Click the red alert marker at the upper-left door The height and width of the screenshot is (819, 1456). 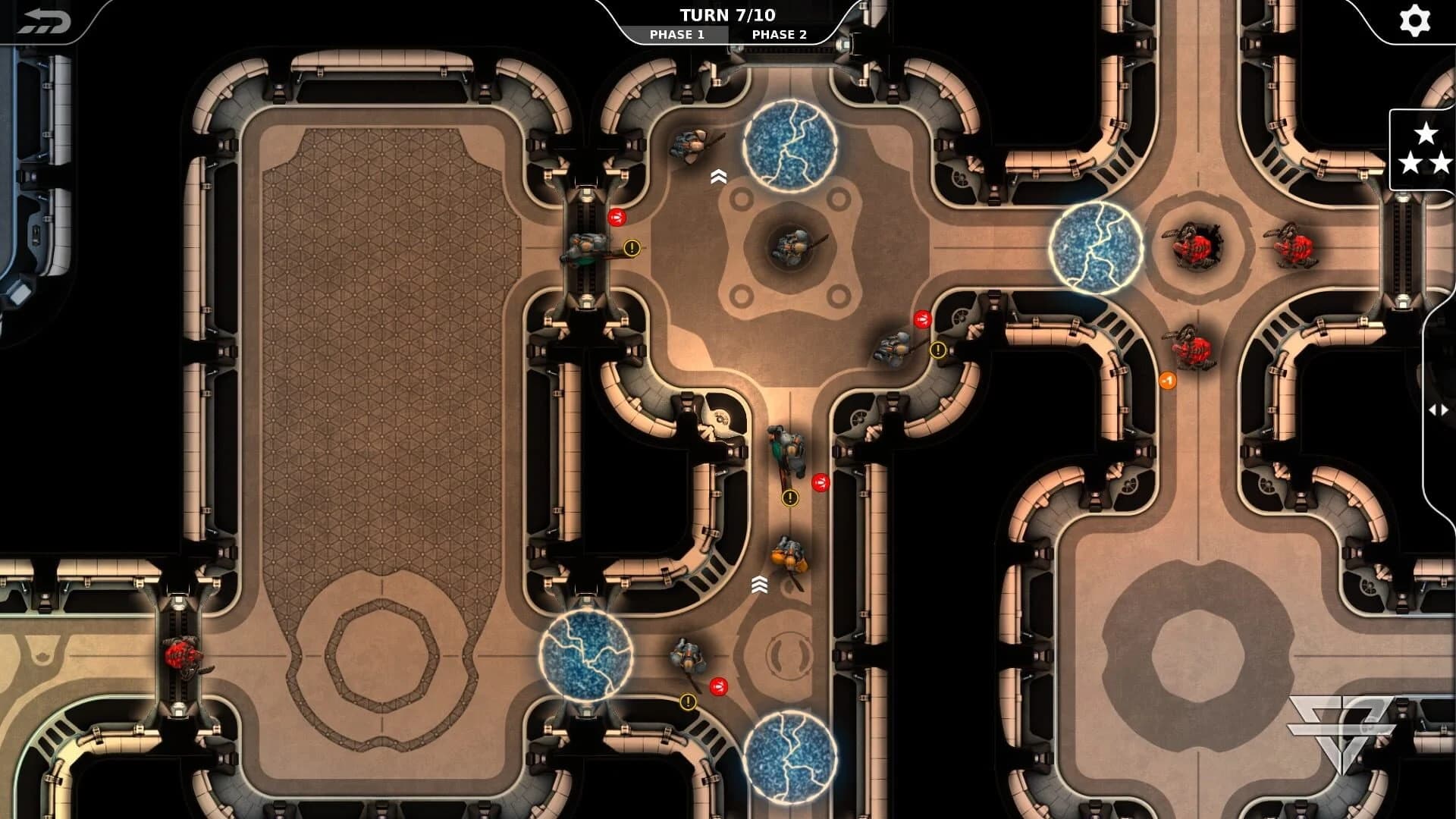[617, 218]
